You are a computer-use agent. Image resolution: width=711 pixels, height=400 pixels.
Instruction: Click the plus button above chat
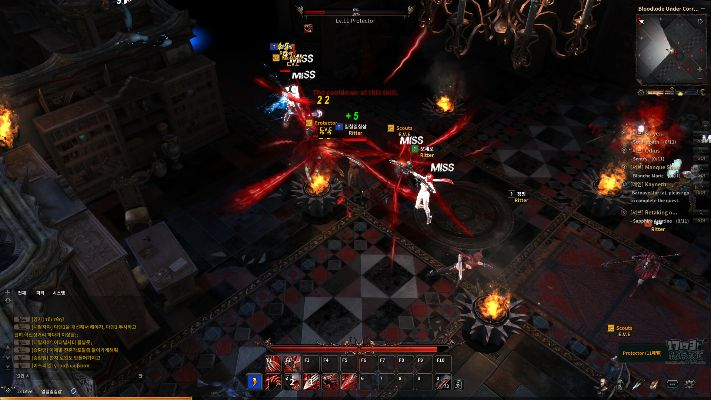pyautogui.click(x=8, y=293)
